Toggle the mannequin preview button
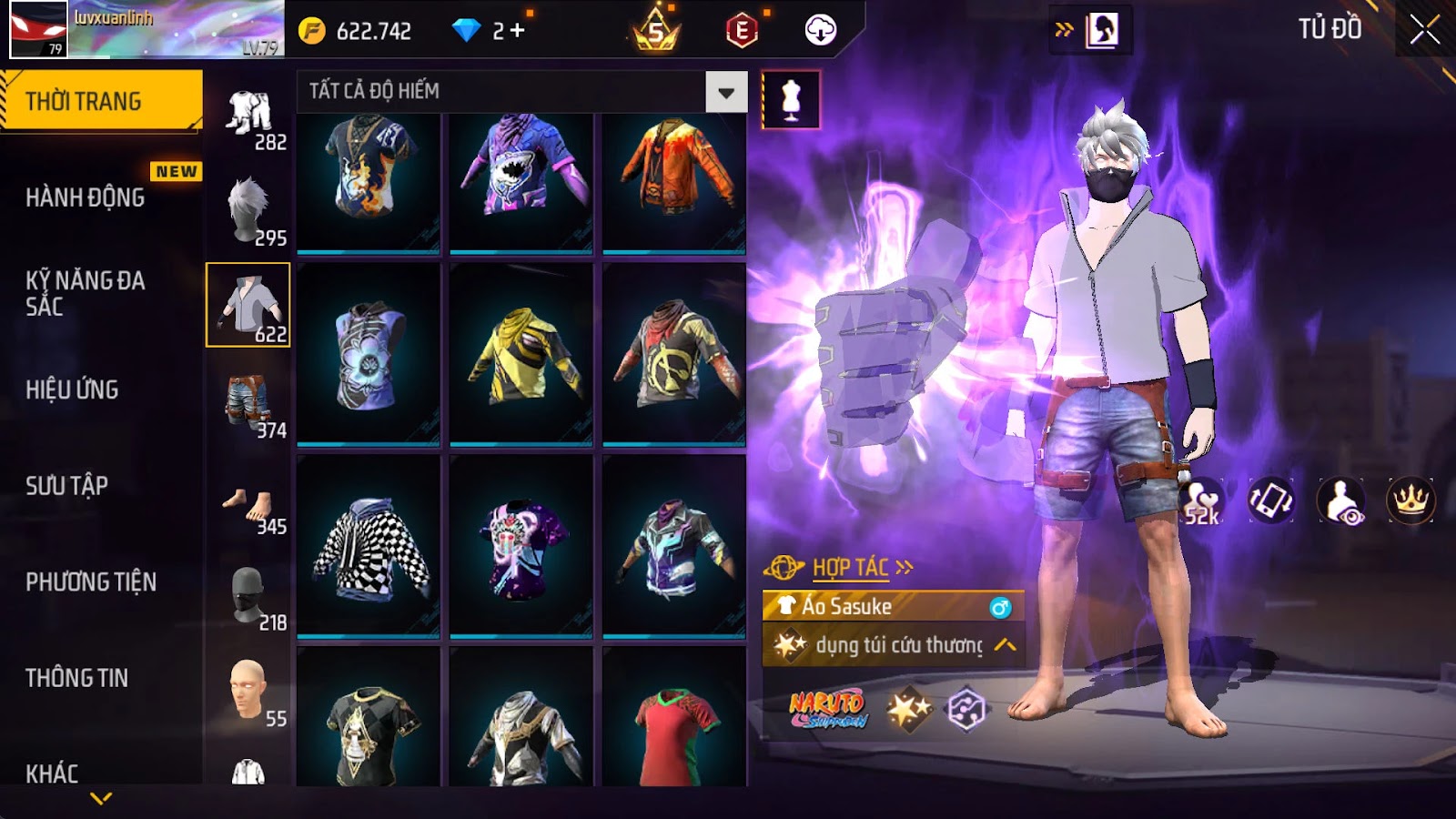1456x819 pixels. pos(791,100)
